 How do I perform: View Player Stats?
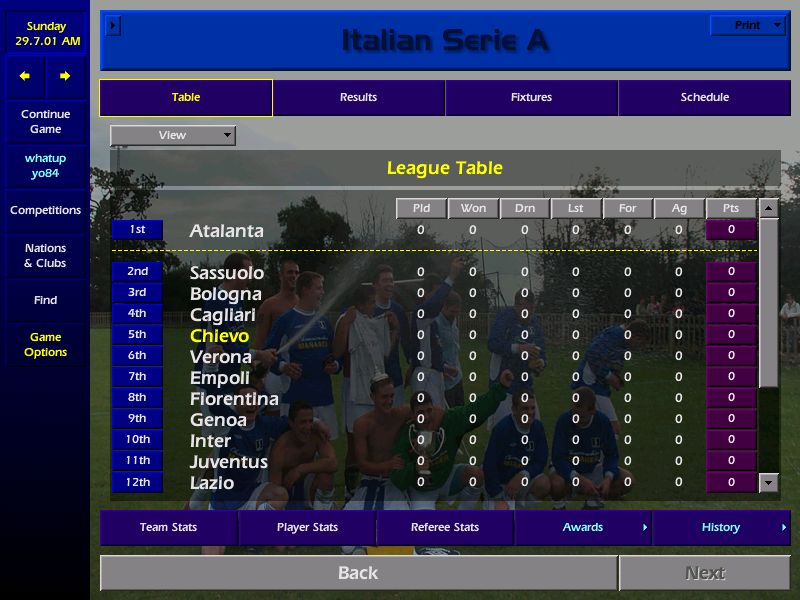click(x=307, y=528)
